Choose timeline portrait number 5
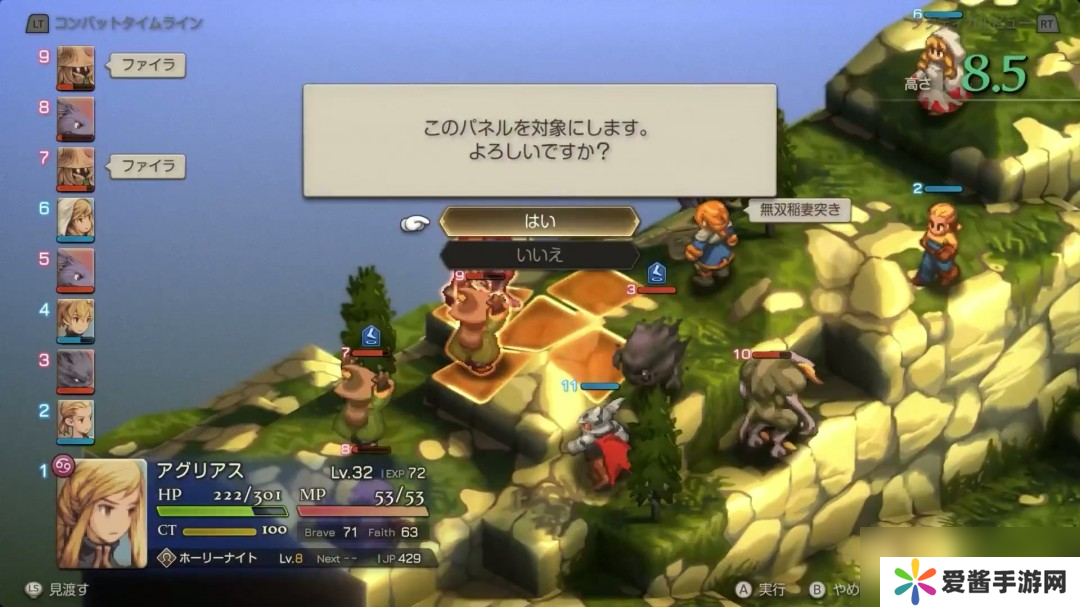The height and width of the screenshot is (607, 1080). click(76, 269)
